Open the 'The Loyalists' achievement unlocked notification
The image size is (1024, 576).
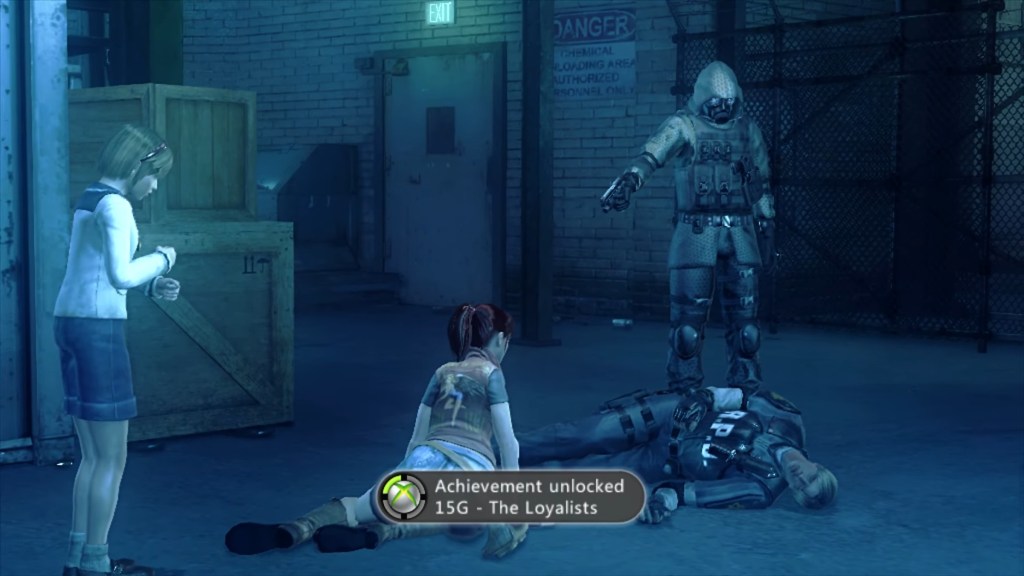(510, 497)
